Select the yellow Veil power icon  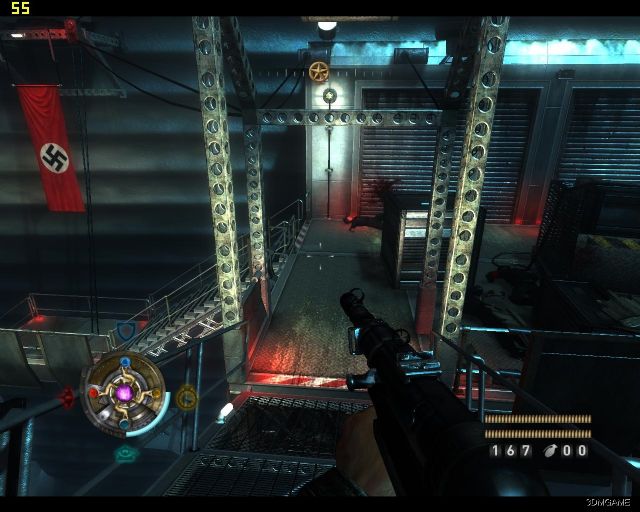point(186,398)
